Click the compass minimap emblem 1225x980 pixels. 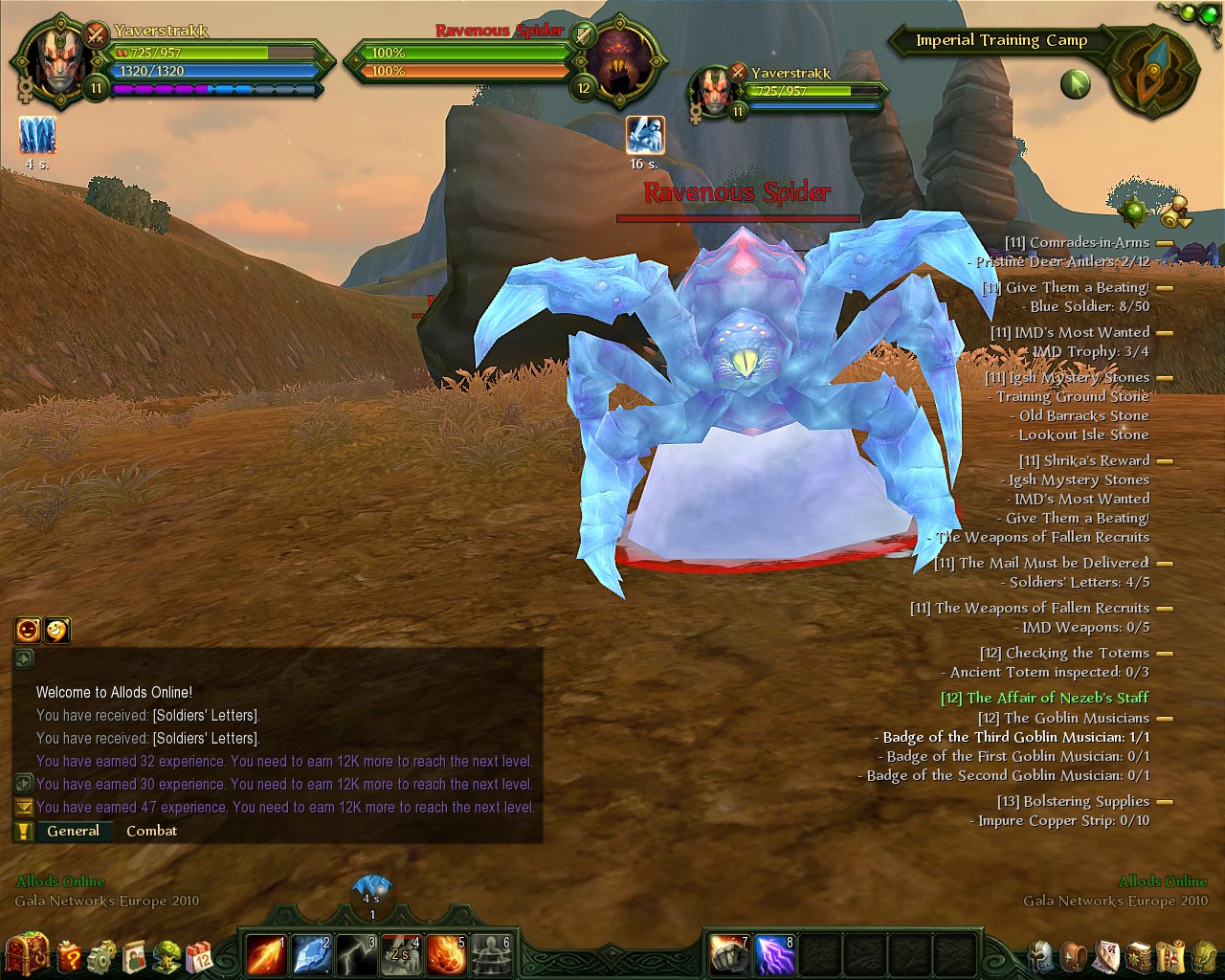coord(1156,72)
